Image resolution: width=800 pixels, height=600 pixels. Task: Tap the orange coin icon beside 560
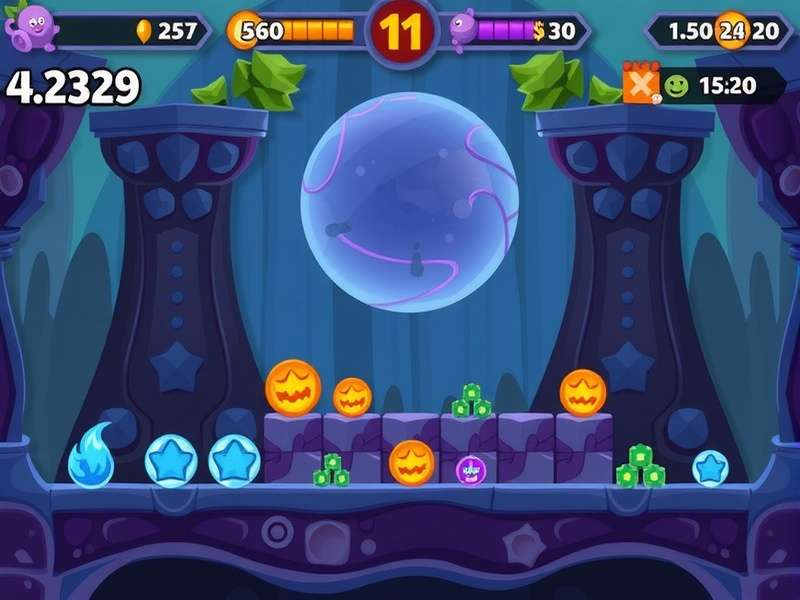244,30
